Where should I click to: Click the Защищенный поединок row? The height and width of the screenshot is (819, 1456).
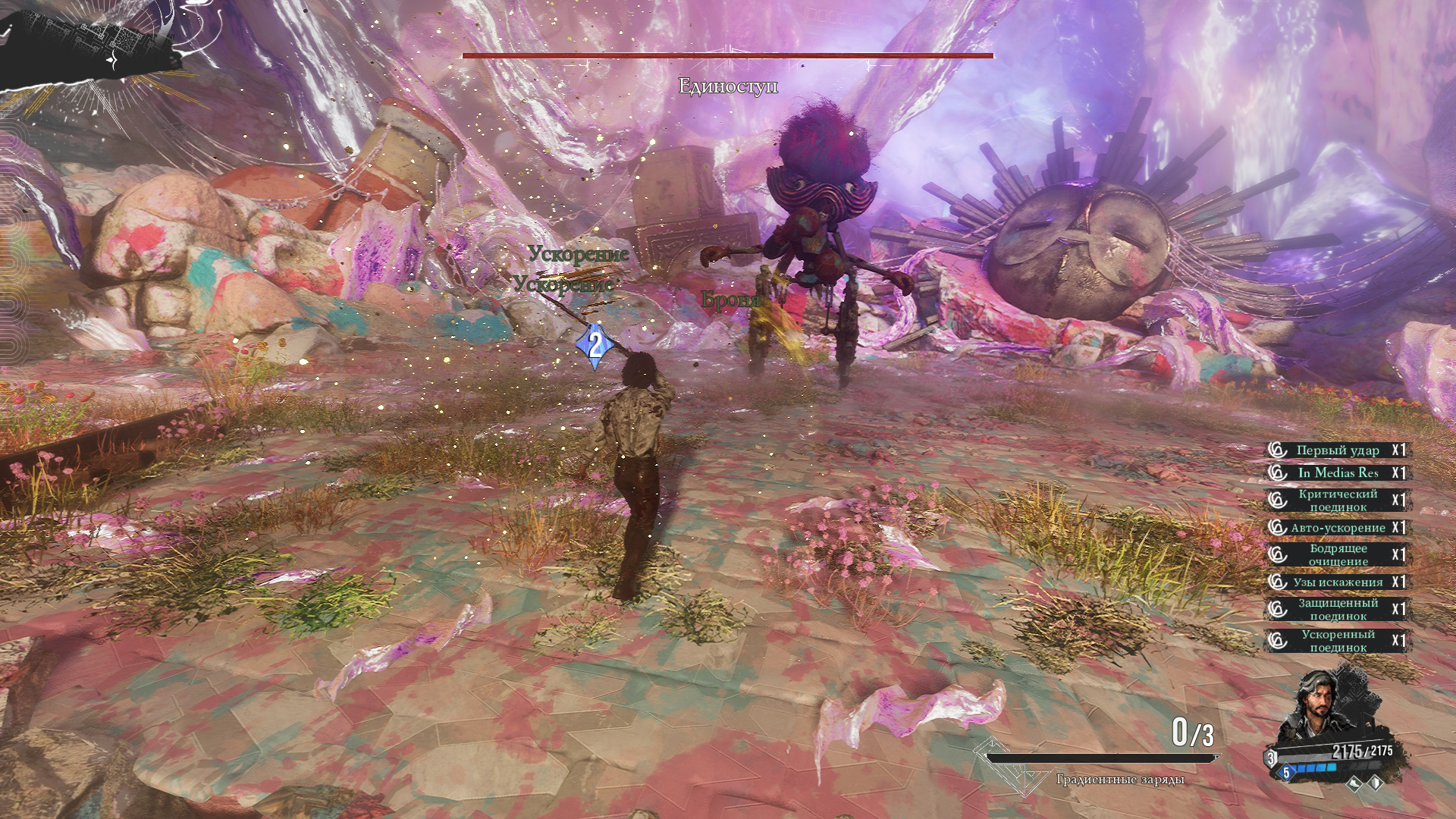coord(1338,610)
